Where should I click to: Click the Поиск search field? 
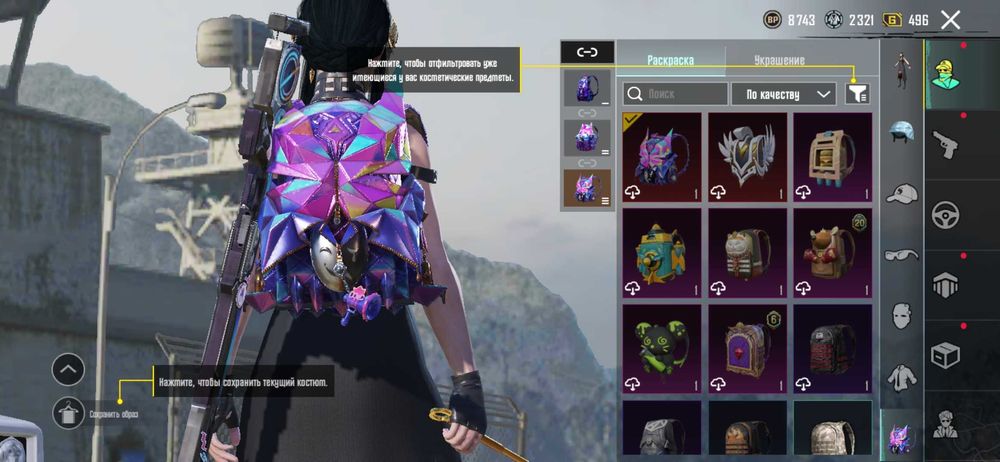[x=675, y=94]
